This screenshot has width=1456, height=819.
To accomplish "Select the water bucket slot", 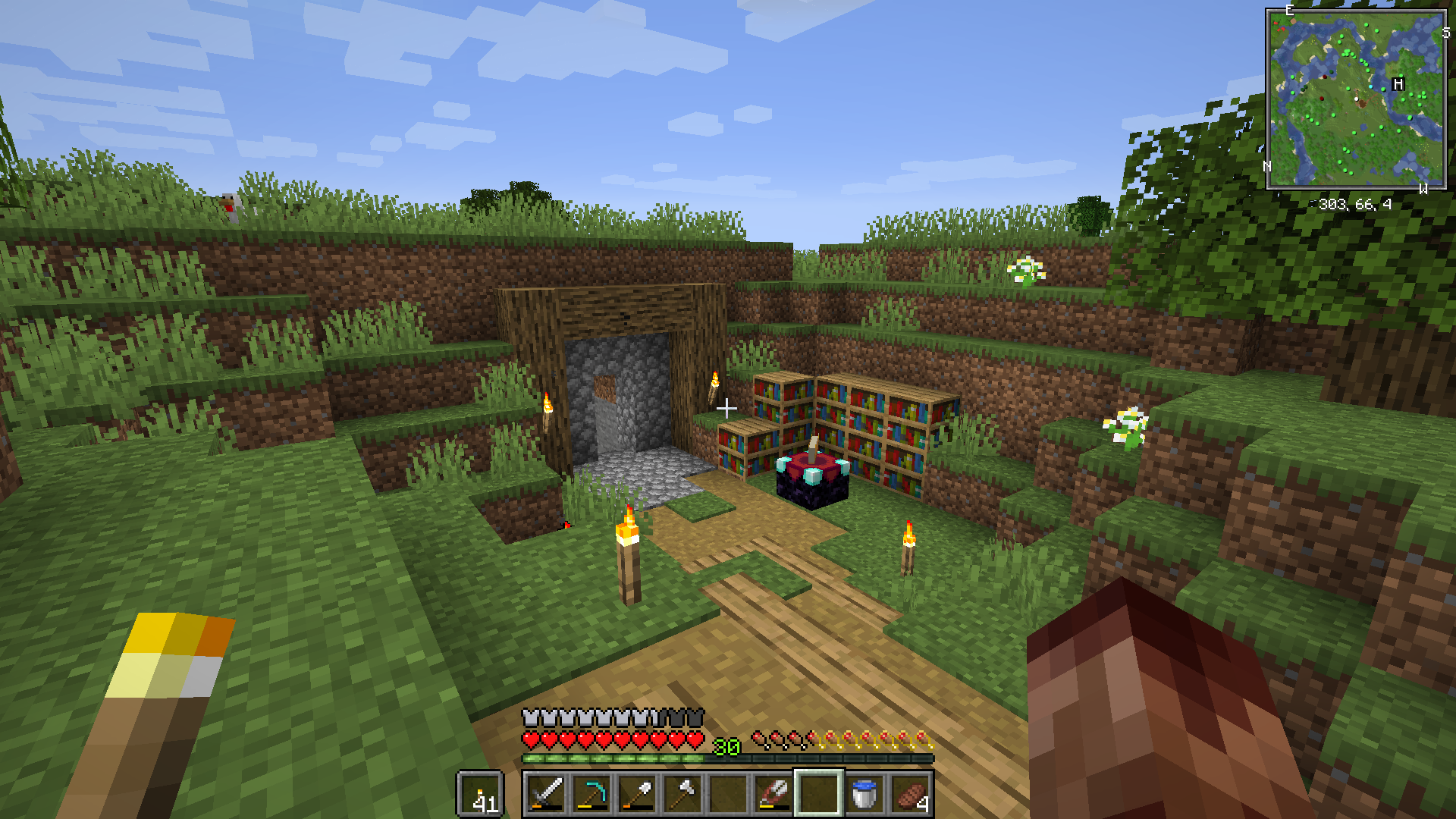I will pyautogui.click(x=864, y=794).
